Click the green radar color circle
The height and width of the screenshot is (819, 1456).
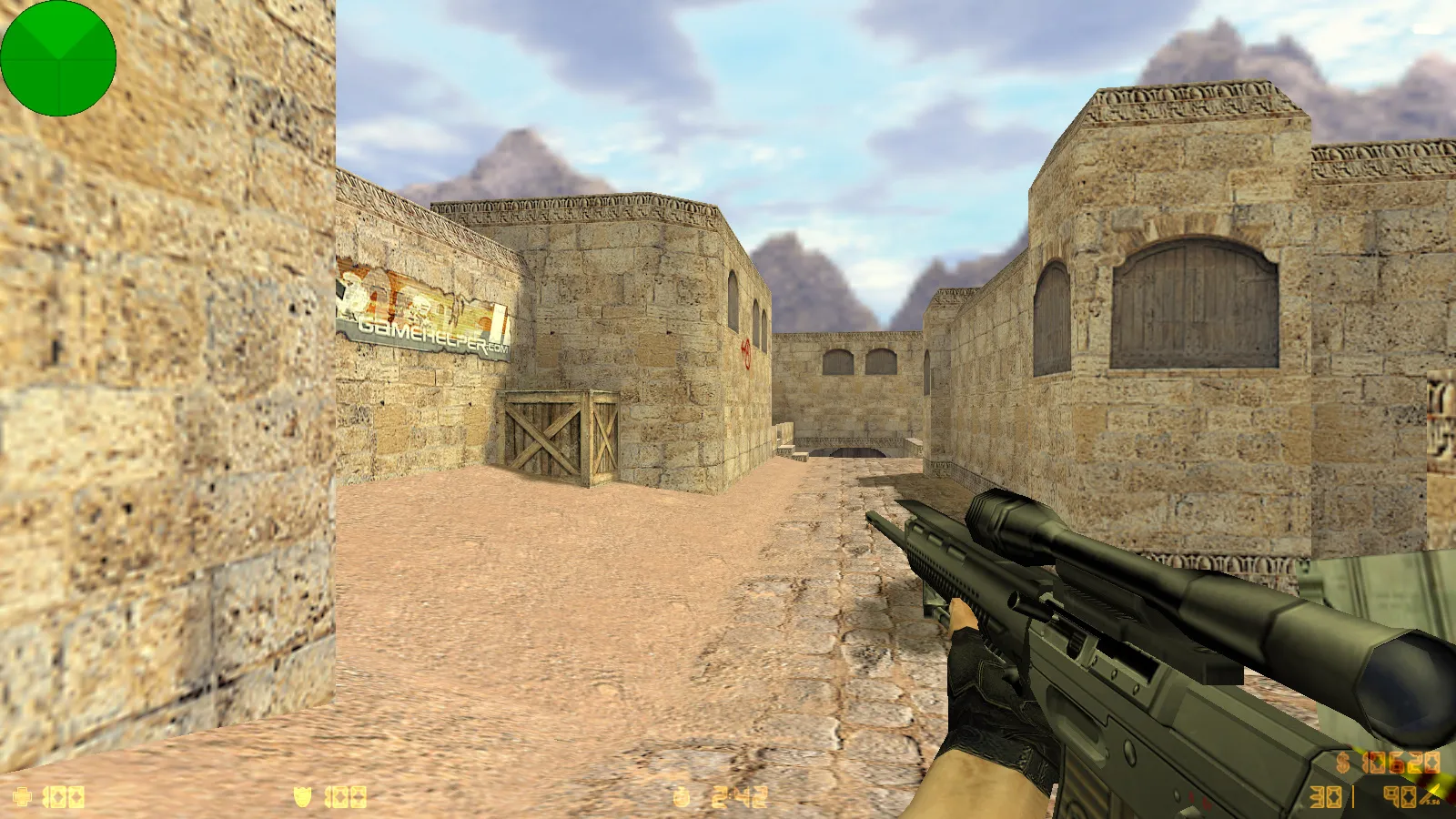[57, 57]
